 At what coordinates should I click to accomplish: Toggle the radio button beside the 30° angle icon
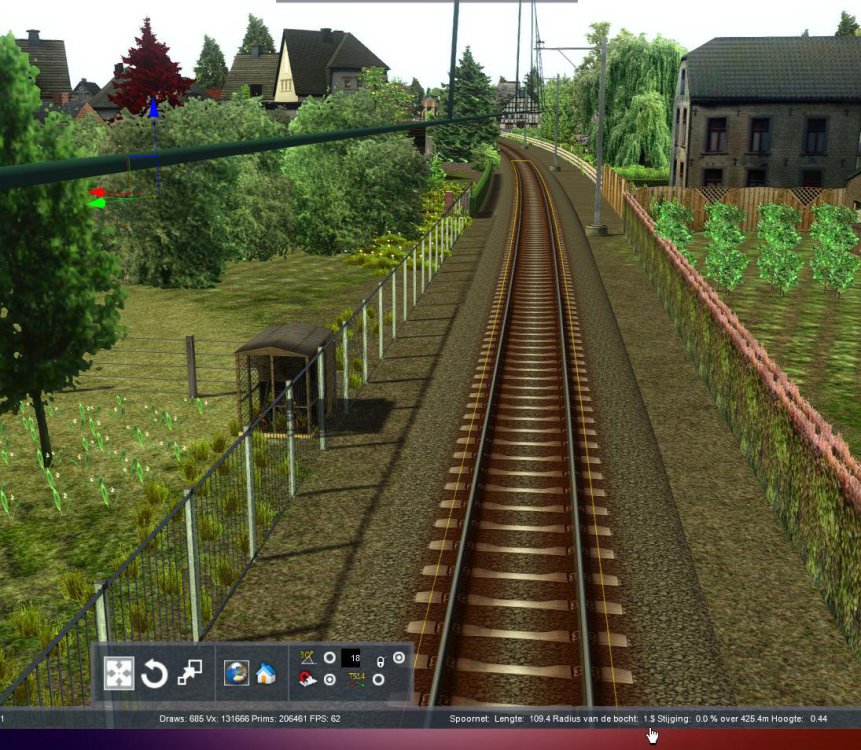(329, 658)
